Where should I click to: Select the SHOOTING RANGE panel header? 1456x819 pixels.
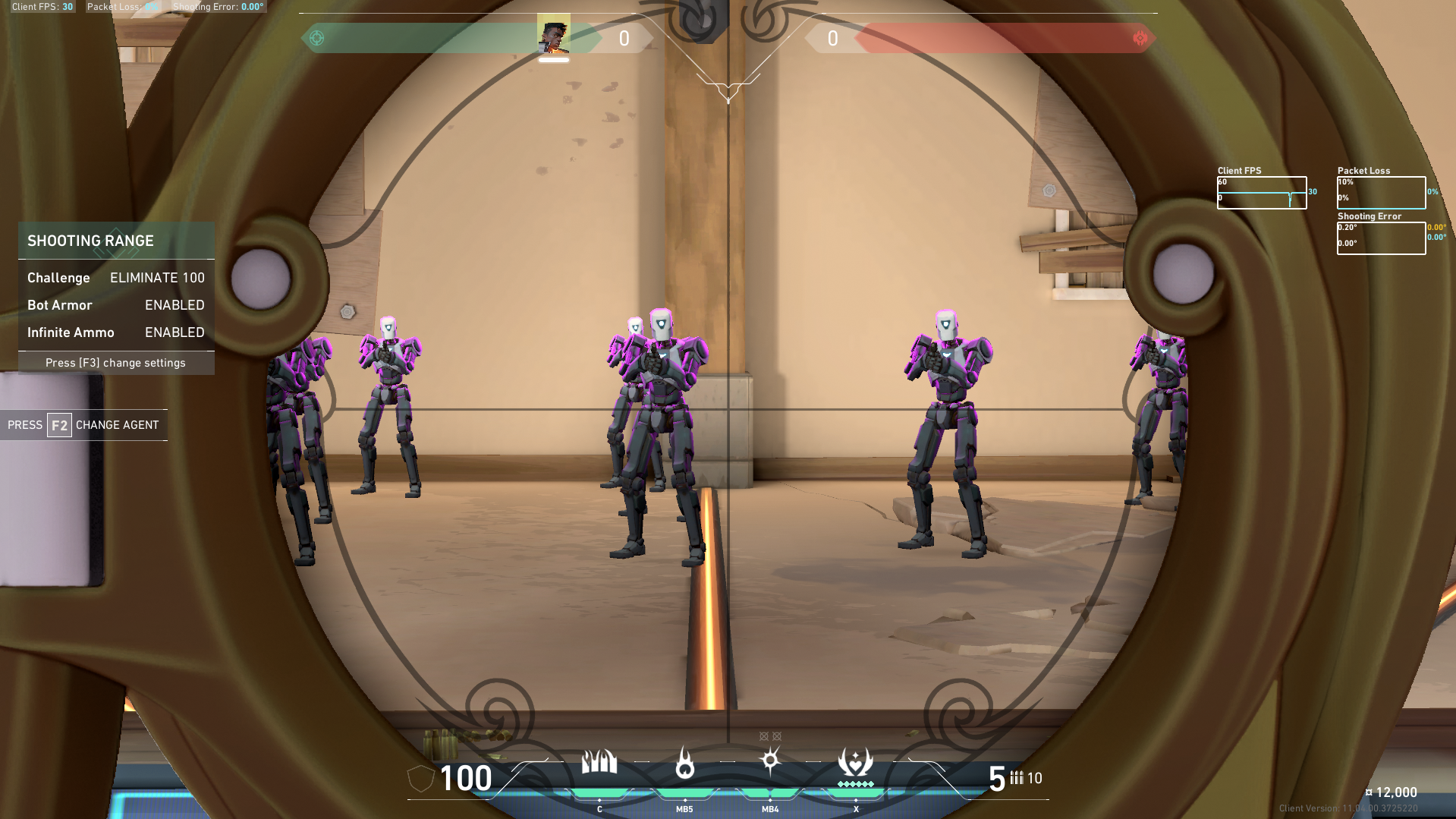coord(90,241)
